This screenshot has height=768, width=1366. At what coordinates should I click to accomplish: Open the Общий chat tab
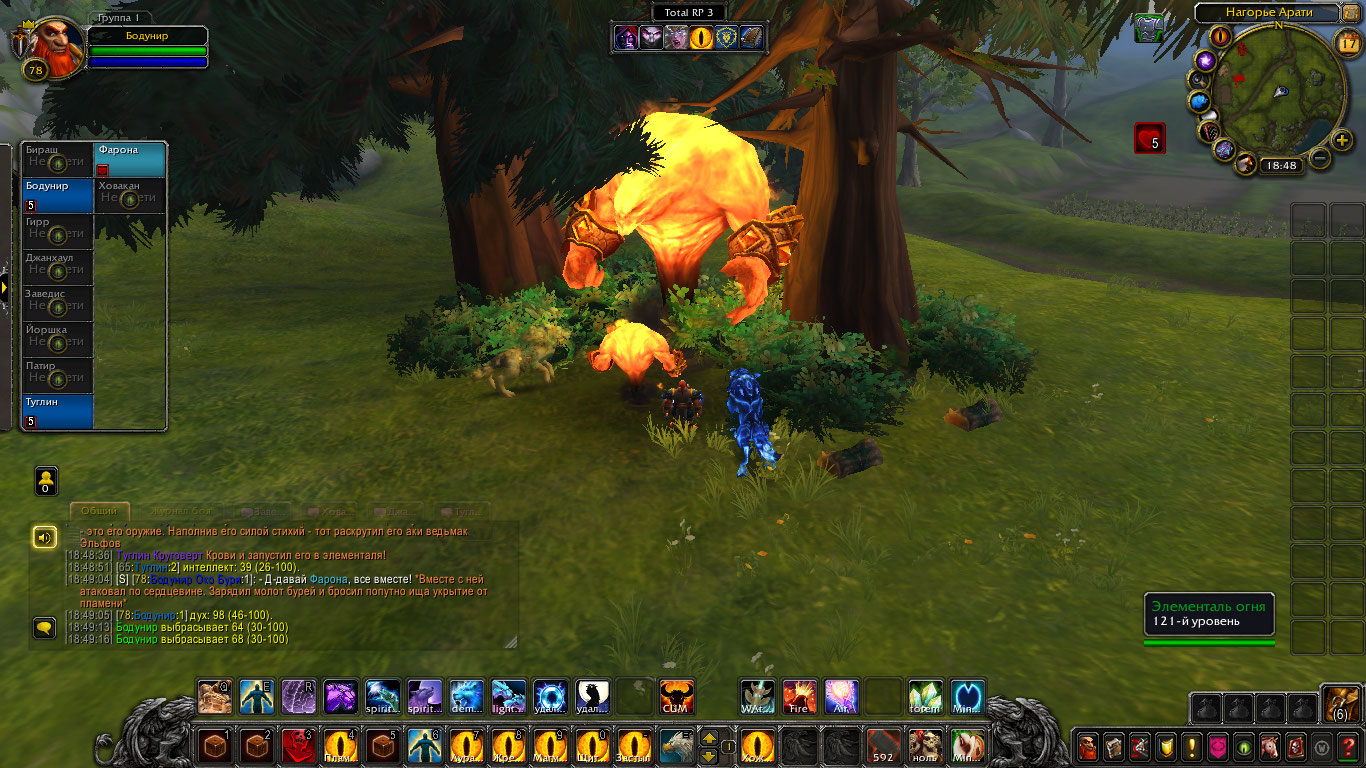pyautogui.click(x=99, y=511)
